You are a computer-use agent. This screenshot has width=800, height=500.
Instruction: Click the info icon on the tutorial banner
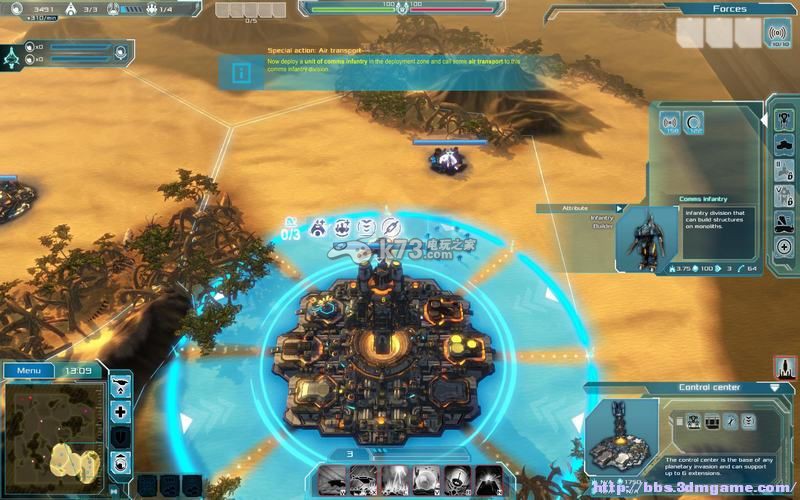tap(241, 72)
